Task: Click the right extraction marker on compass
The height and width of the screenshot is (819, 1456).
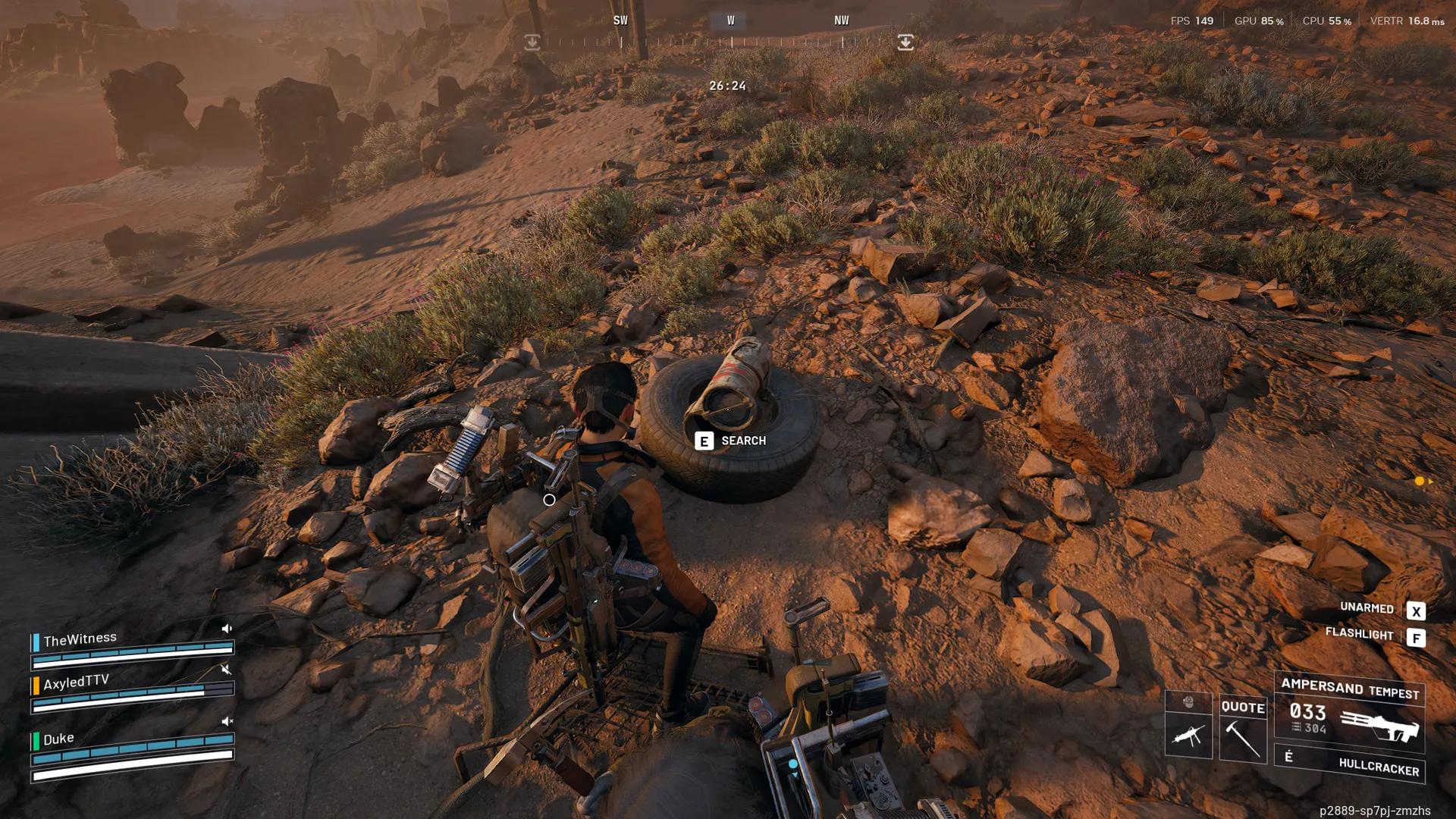Action: (x=905, y=42)
